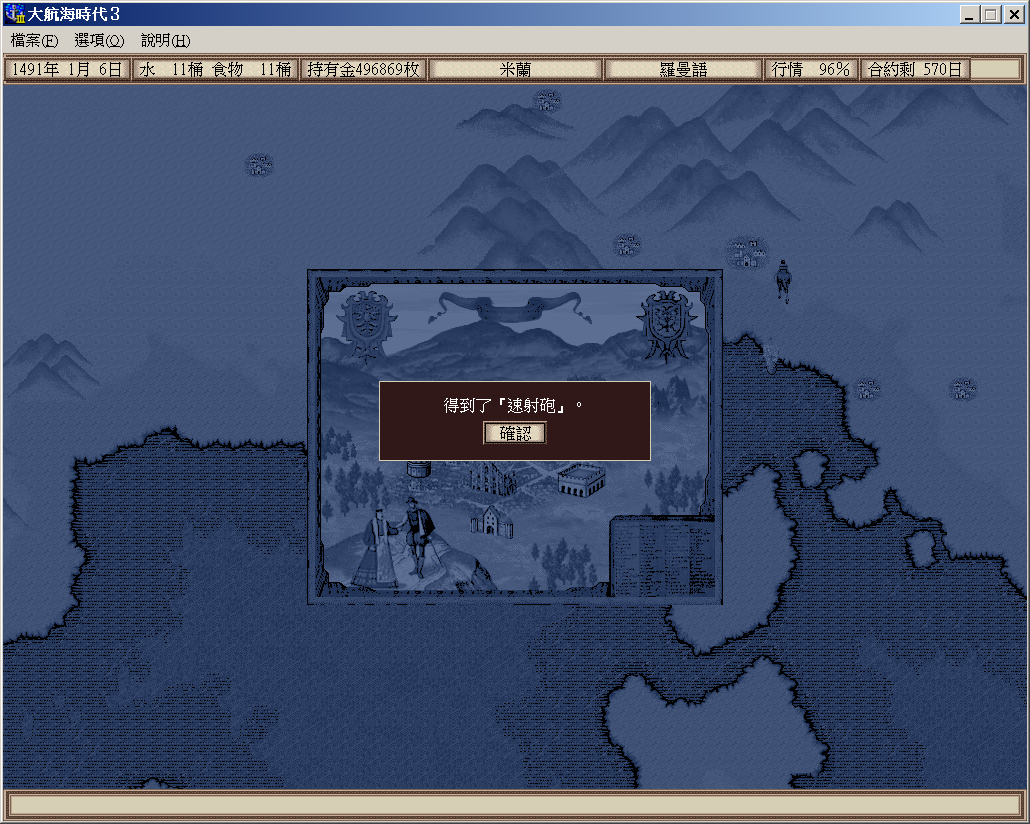Image resolution: width=1030 pixels, height=824 pixels.
Task: Minimize the game window
Action: pyautogui.click(x=970, y=14)
